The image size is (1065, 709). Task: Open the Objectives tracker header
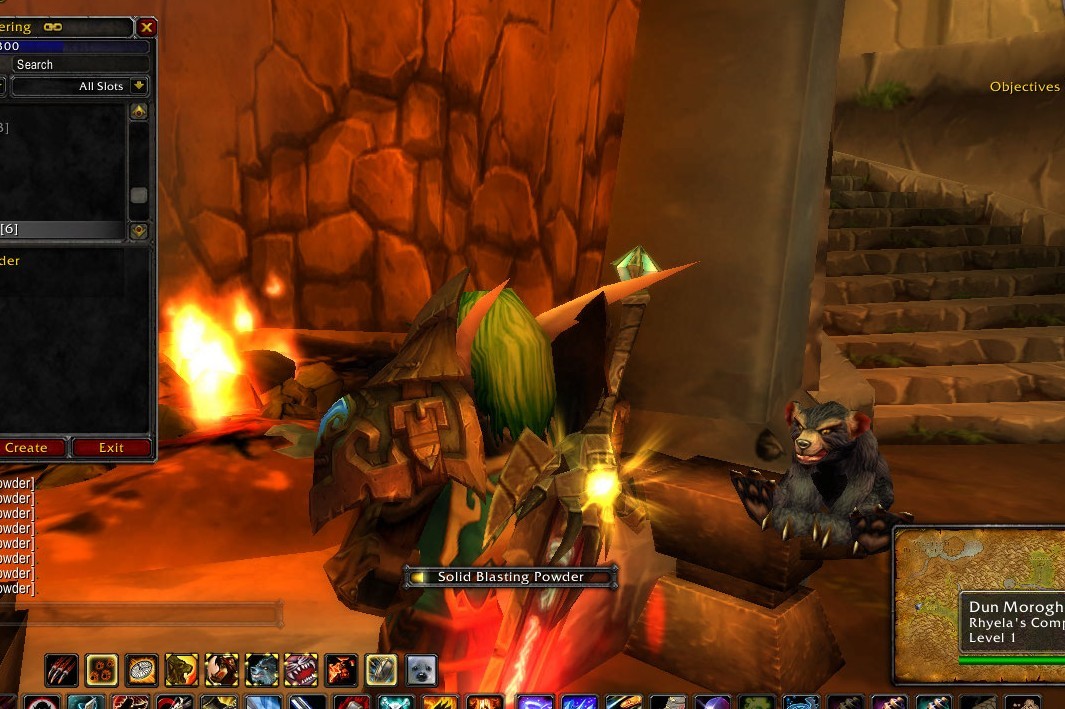(1024, 87)
